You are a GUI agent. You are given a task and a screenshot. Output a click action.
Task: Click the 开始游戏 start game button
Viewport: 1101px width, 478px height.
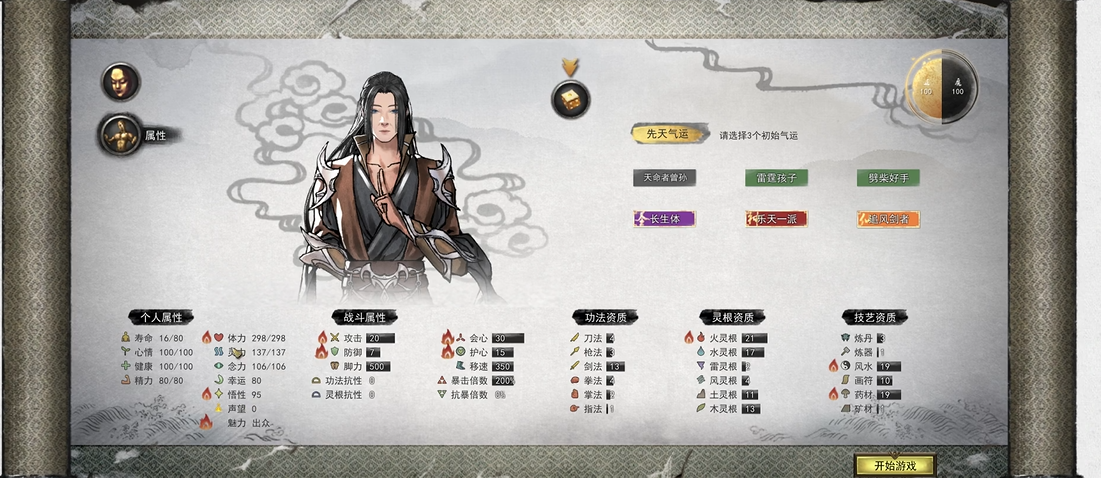click(x=894, y=465)
